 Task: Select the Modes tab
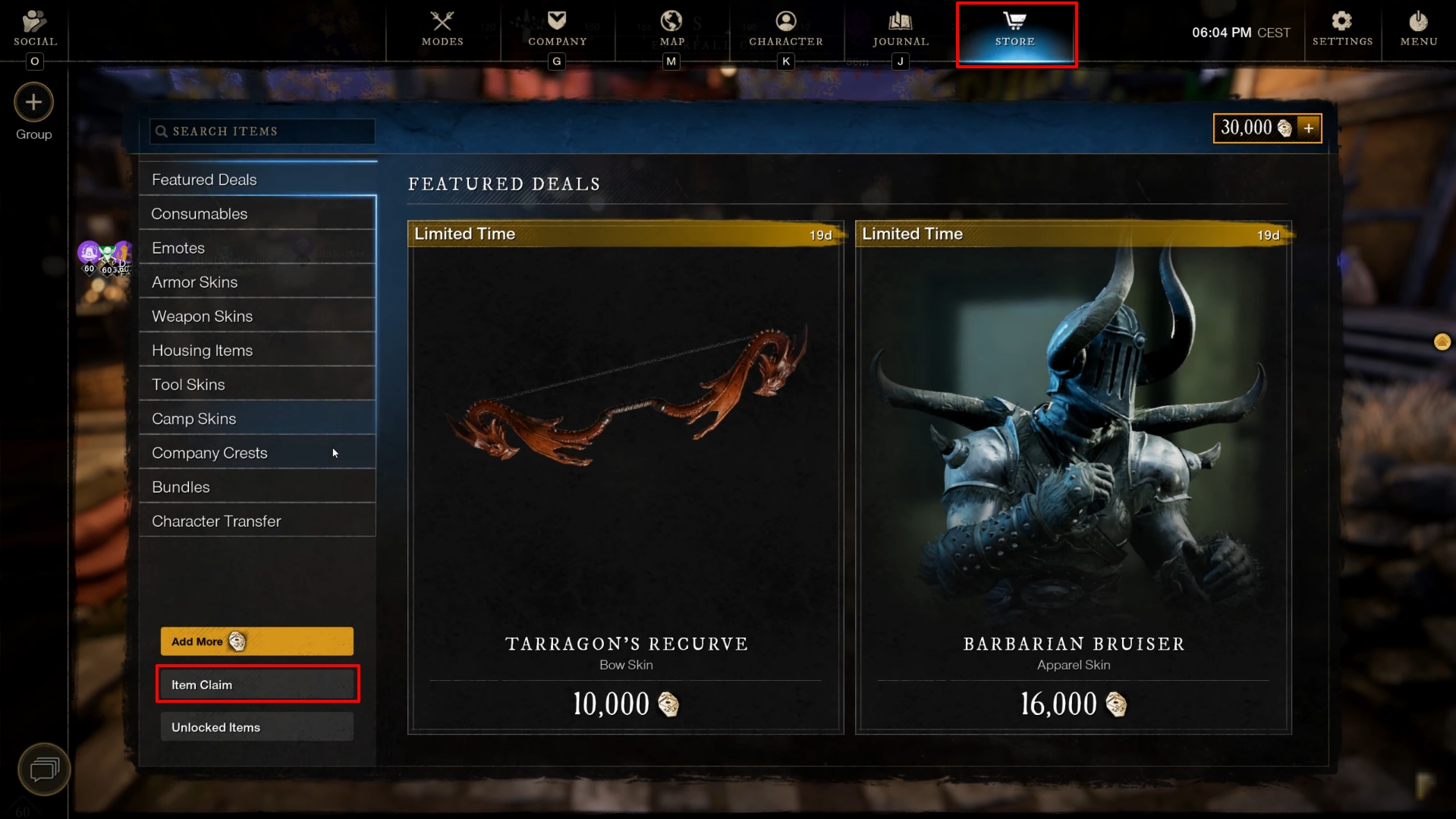click(442, 30)
